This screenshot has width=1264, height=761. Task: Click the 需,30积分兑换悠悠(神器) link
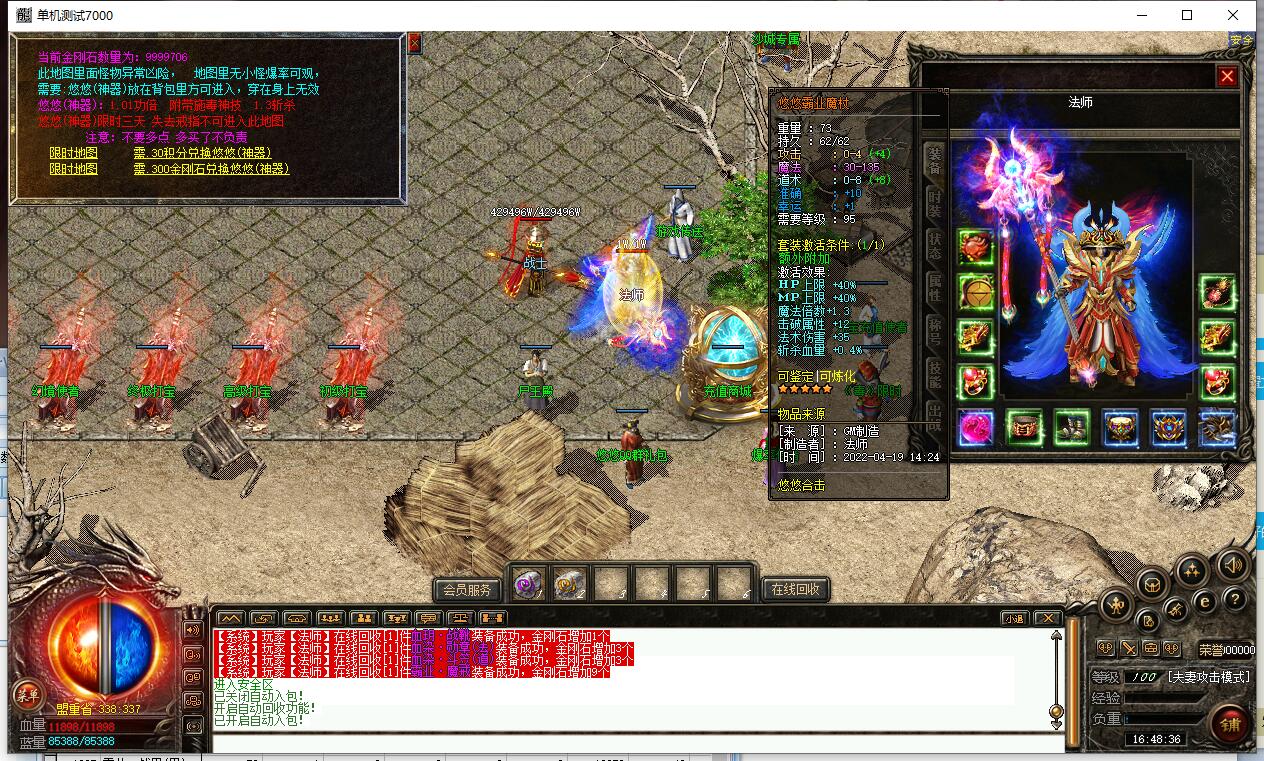201,153
